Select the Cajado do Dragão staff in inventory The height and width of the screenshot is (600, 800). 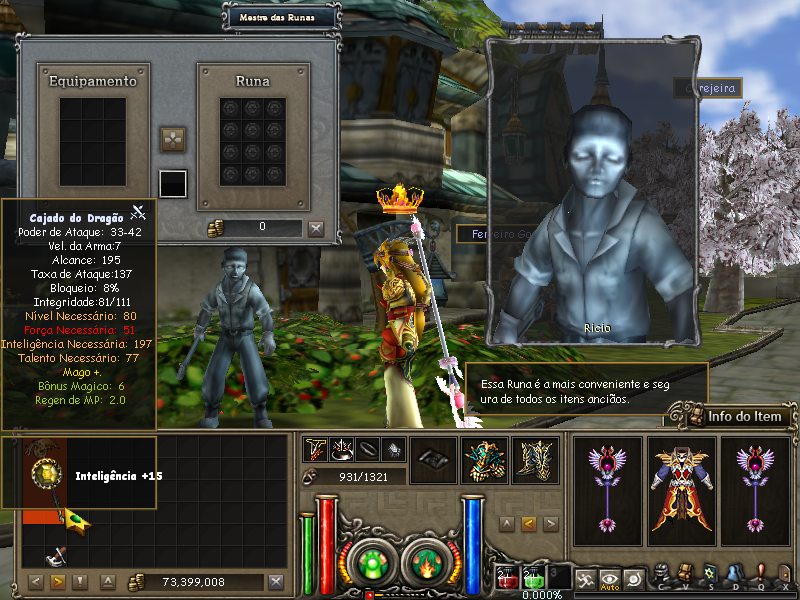coord(46,480)
